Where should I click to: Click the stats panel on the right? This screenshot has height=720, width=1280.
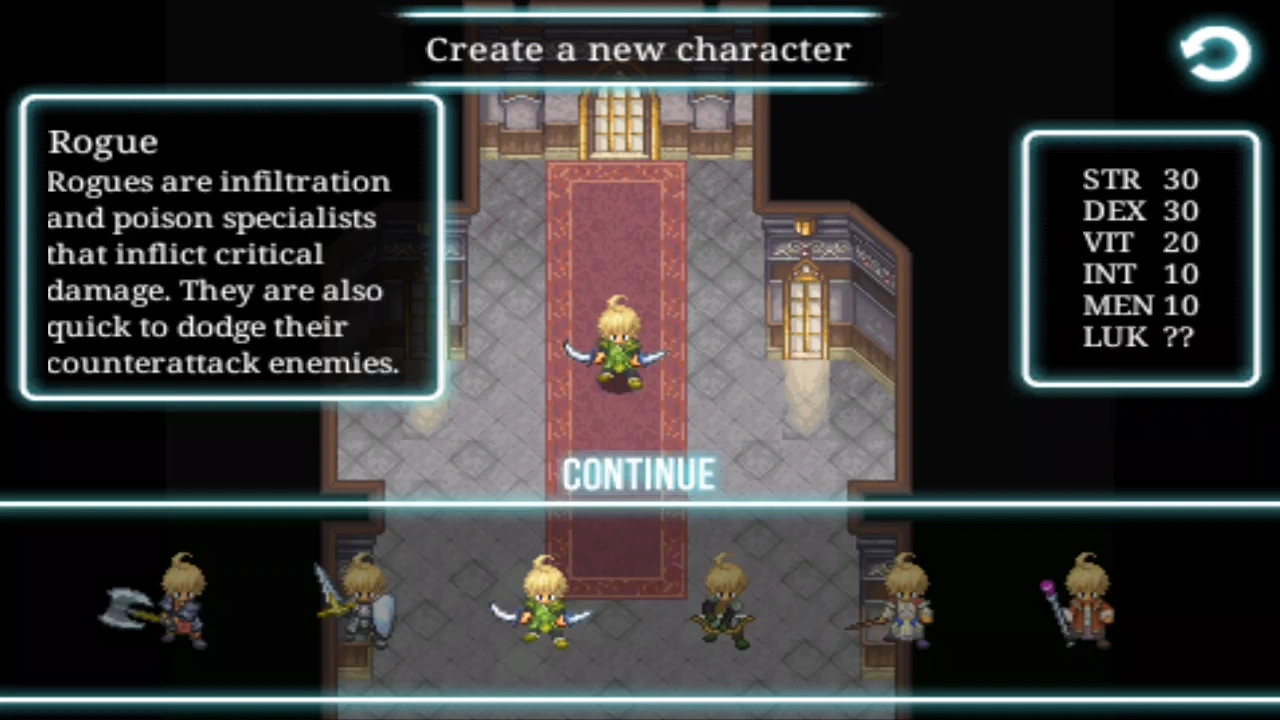pos(1140,258)
